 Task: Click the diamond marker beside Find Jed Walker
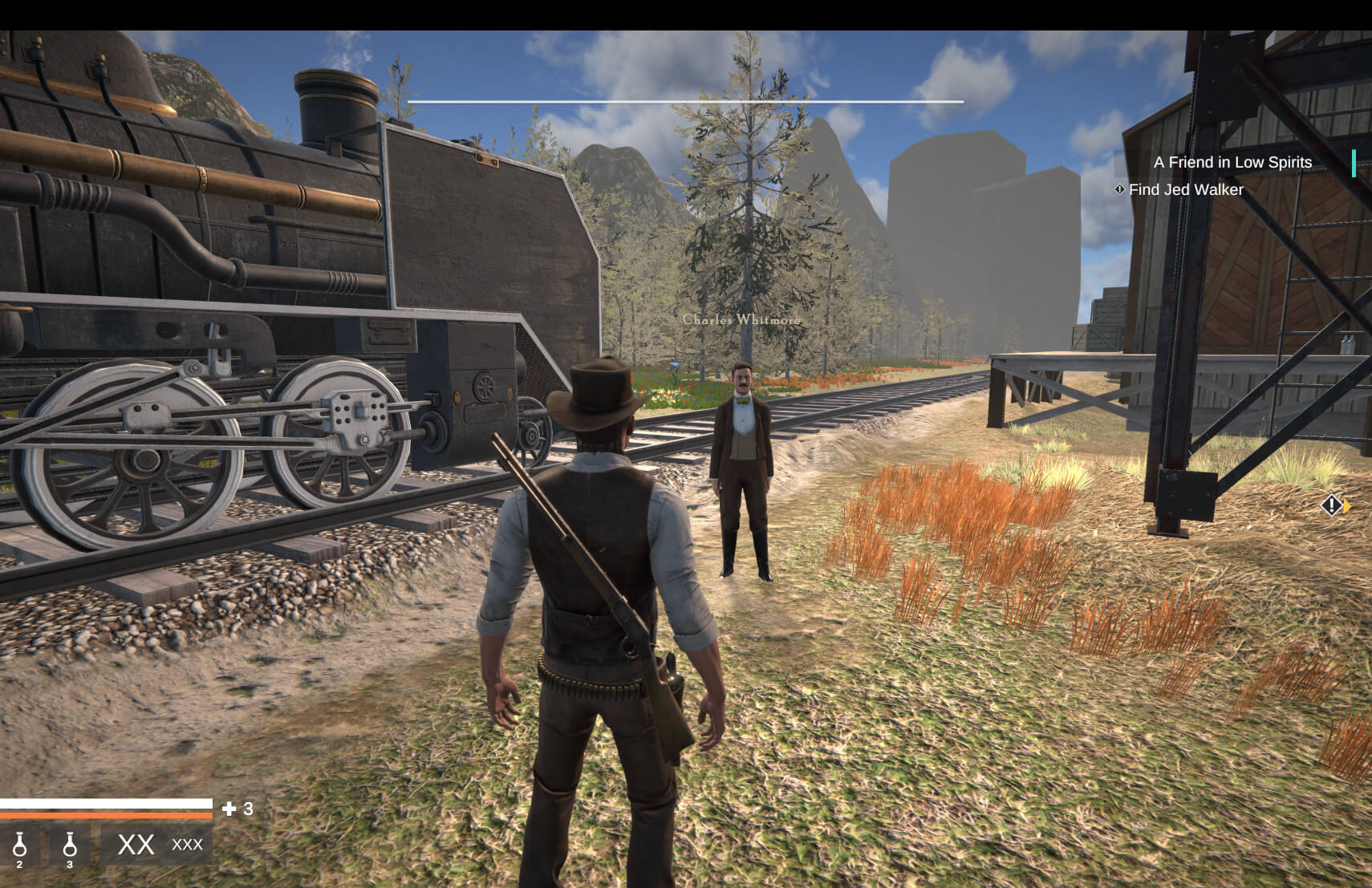(1120, 189)
